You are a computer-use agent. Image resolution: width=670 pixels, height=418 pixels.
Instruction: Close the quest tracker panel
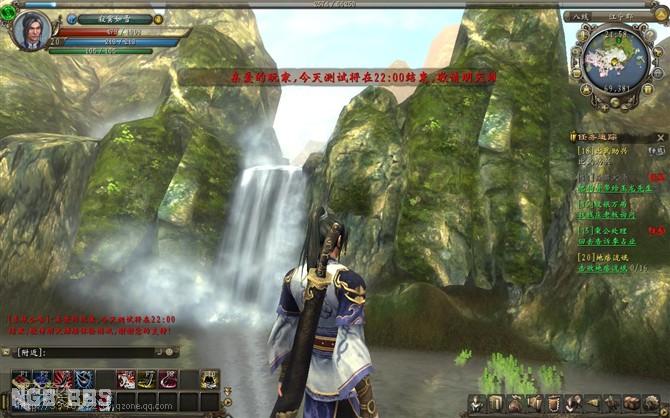pos(660,135)
